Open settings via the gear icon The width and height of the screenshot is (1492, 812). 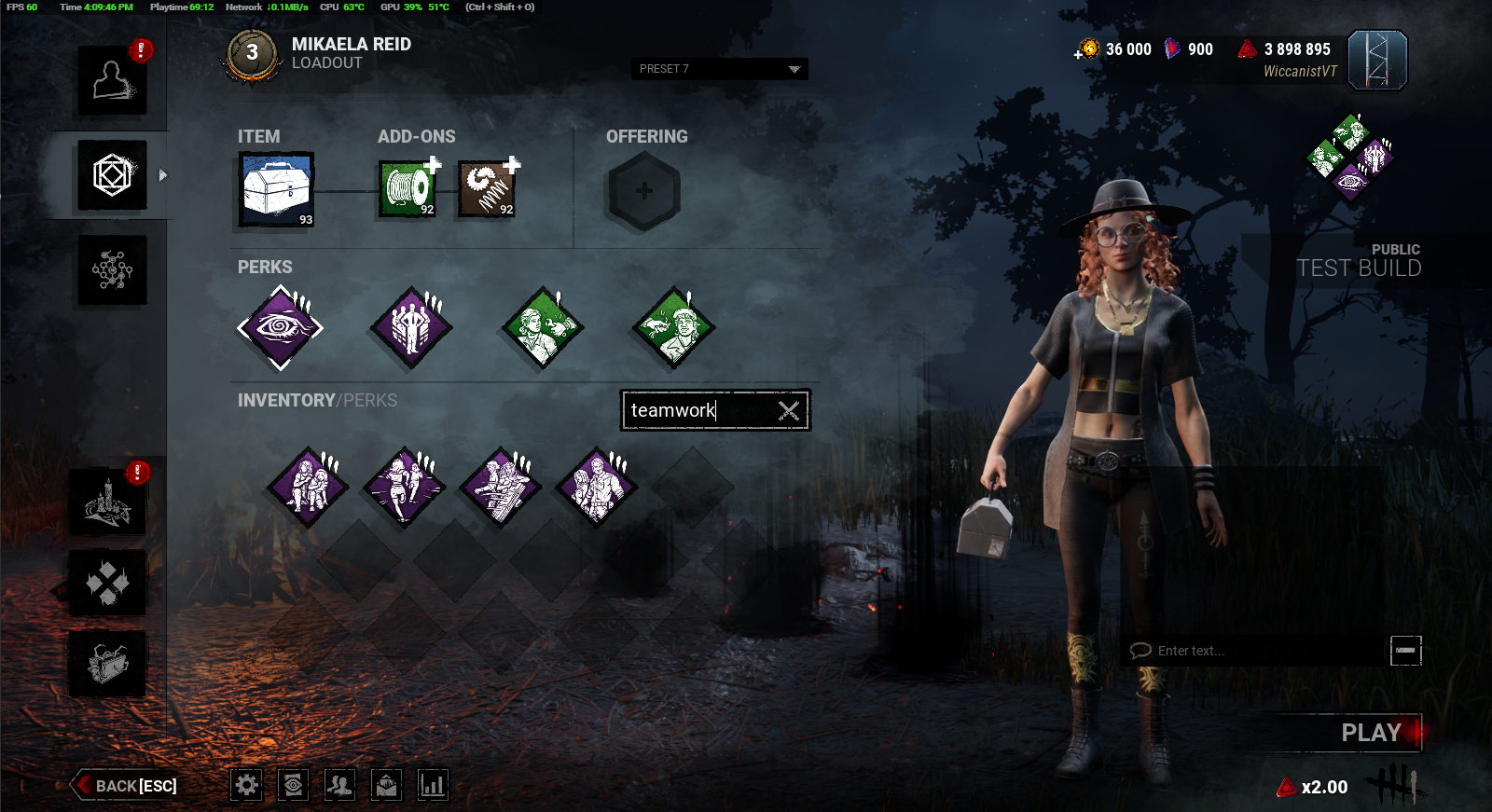click(x=247, y=785)
